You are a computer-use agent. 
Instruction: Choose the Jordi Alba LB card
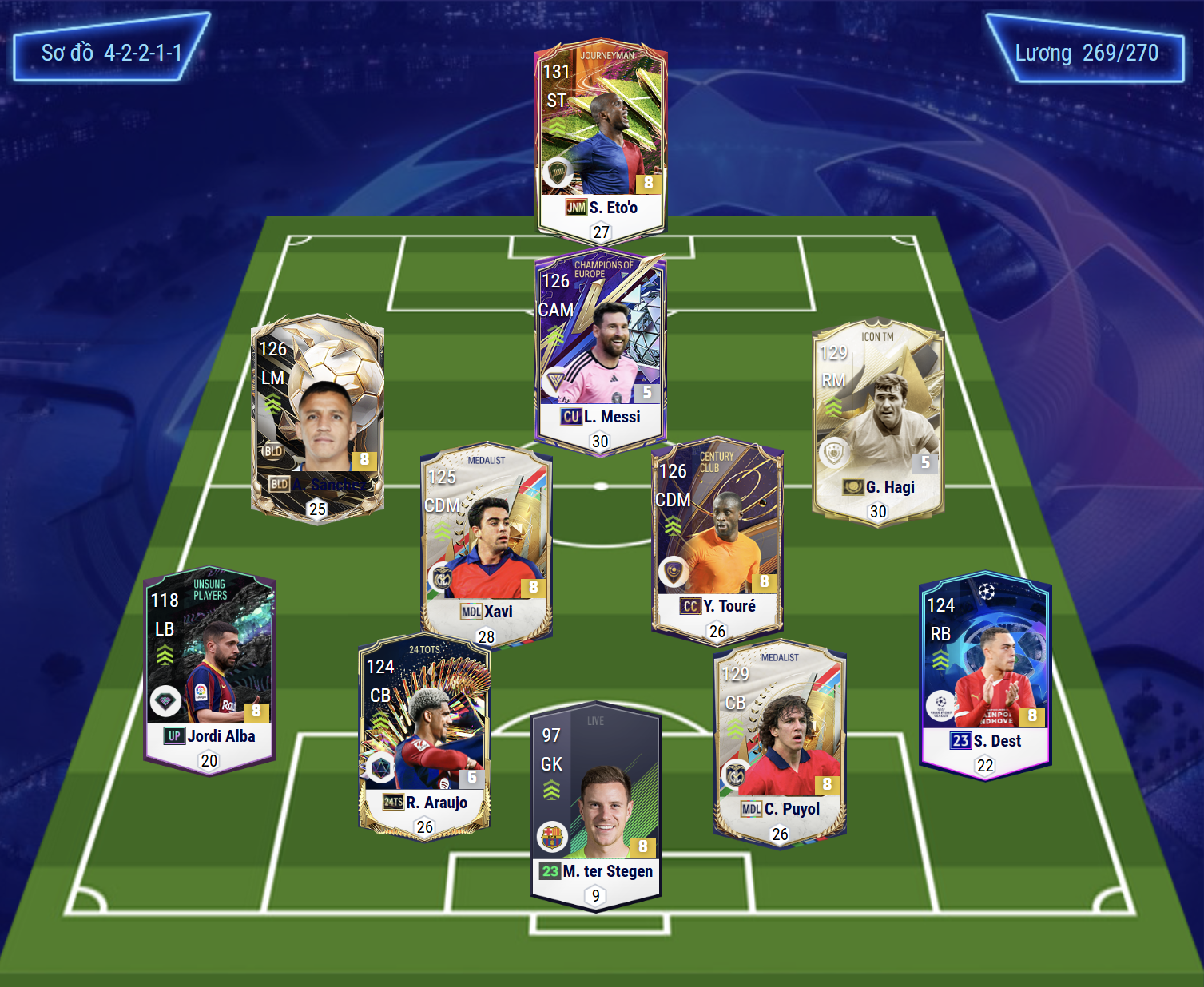(209, 667)
